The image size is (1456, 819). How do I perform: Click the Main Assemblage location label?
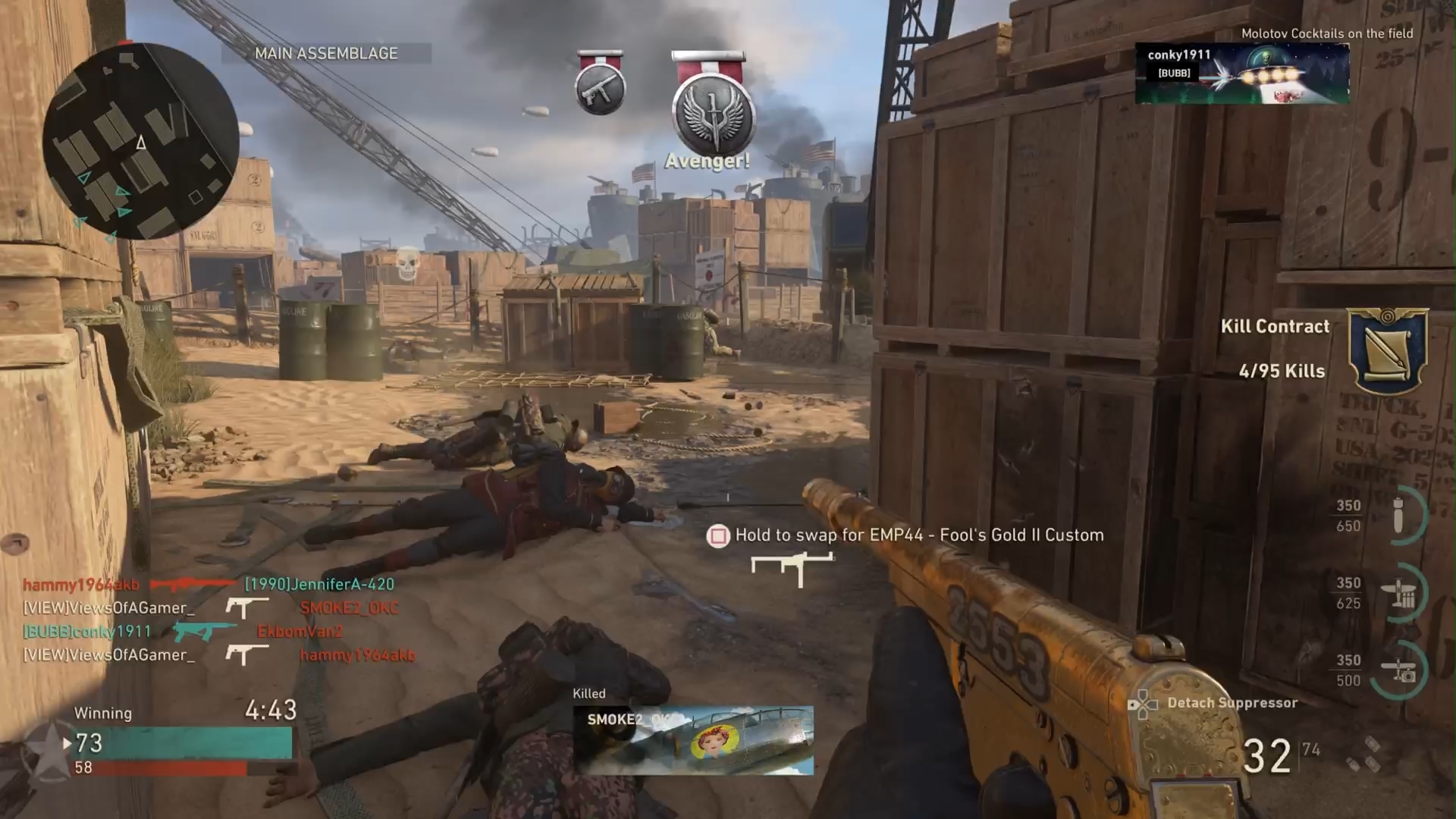click(326, 53)
